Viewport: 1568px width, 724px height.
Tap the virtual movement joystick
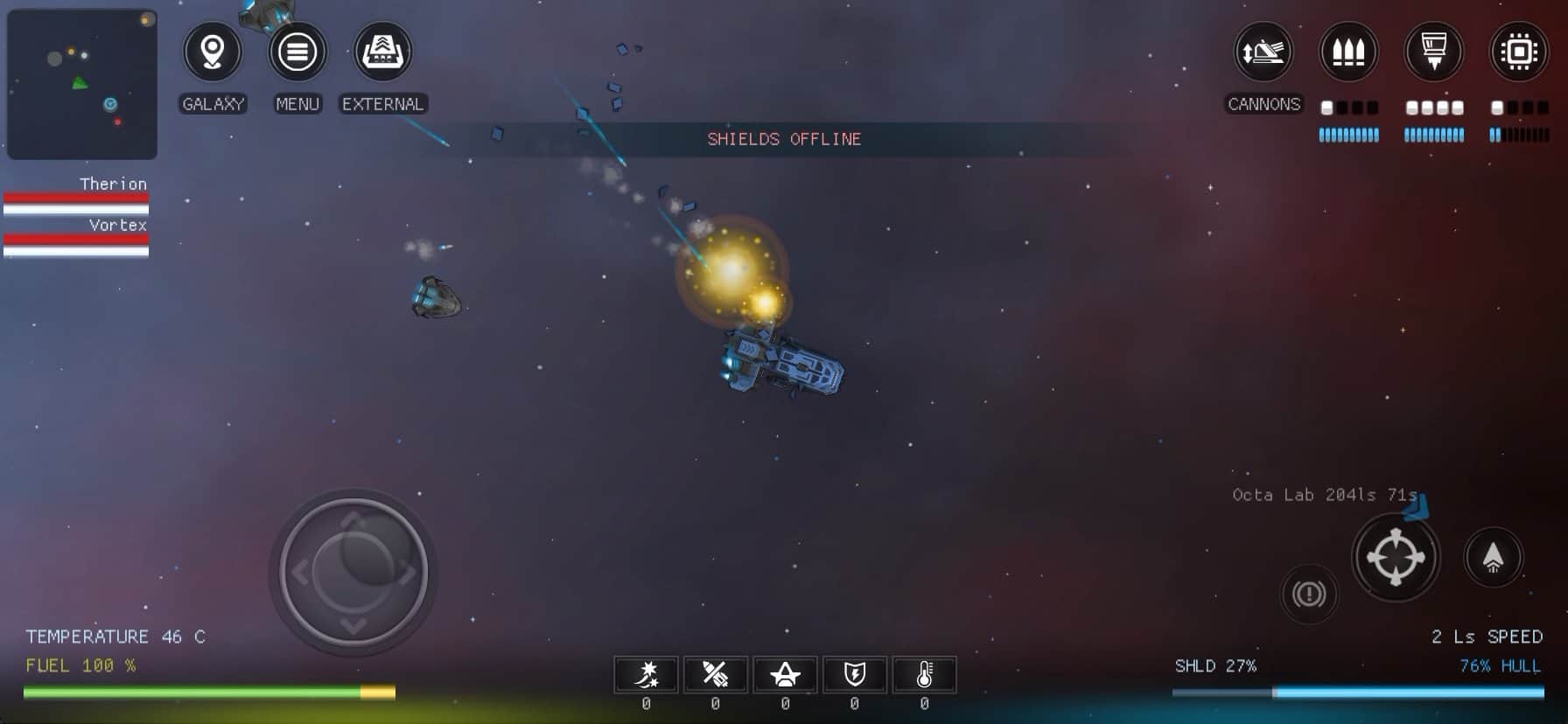coord(353,572)
